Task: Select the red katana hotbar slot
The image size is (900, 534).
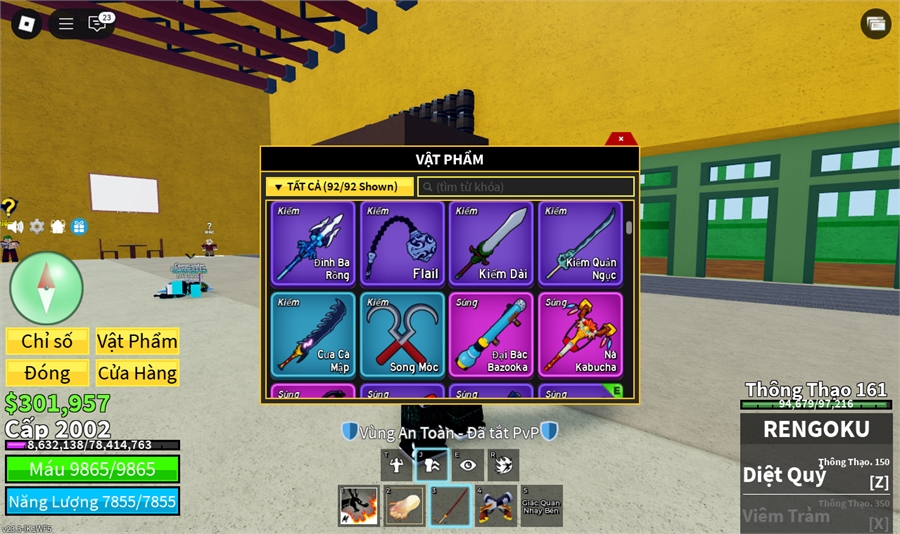Action: [449, 505]
